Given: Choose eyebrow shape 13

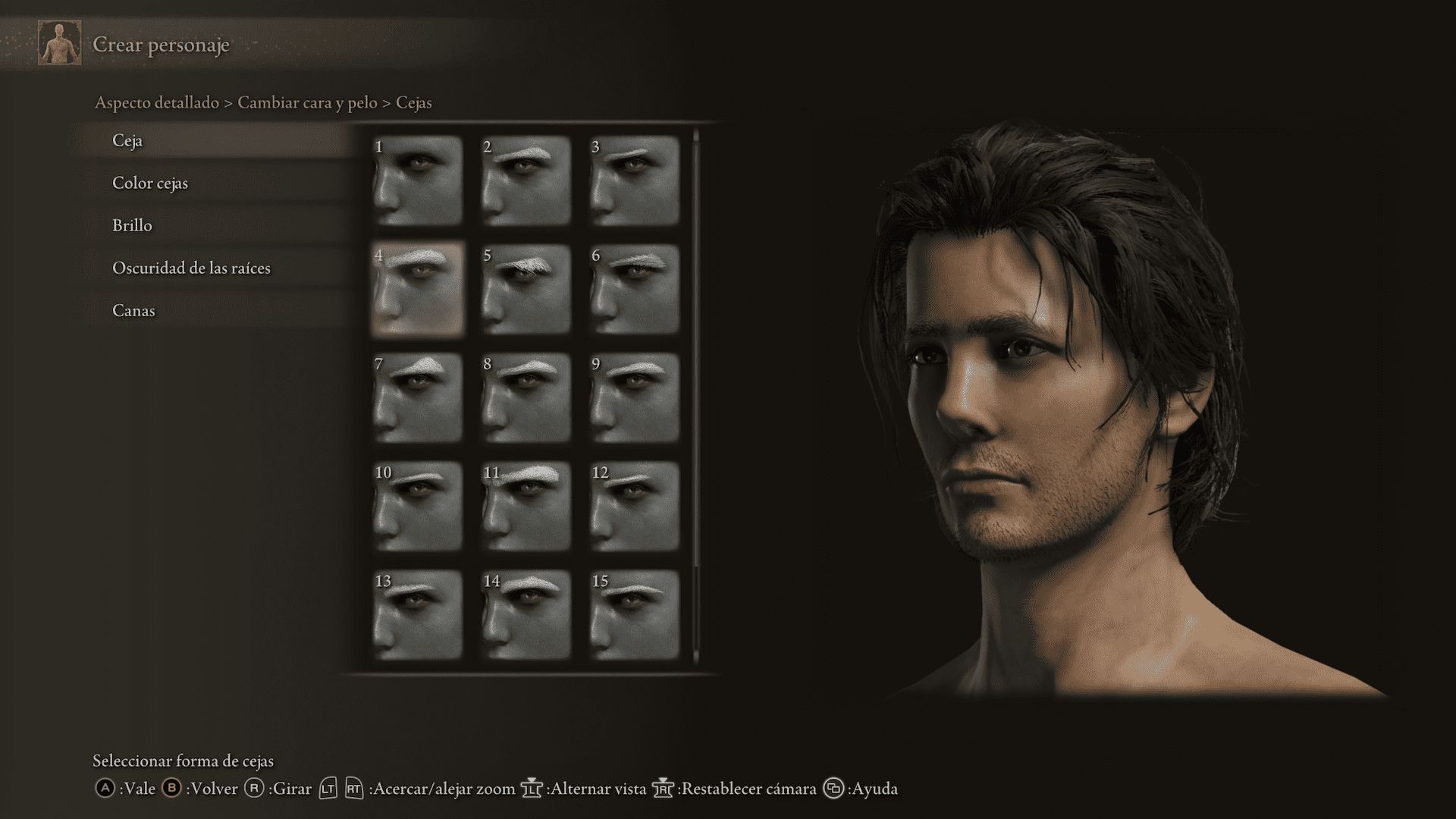Looking at the screenshot, I should [x=417, y=614].
